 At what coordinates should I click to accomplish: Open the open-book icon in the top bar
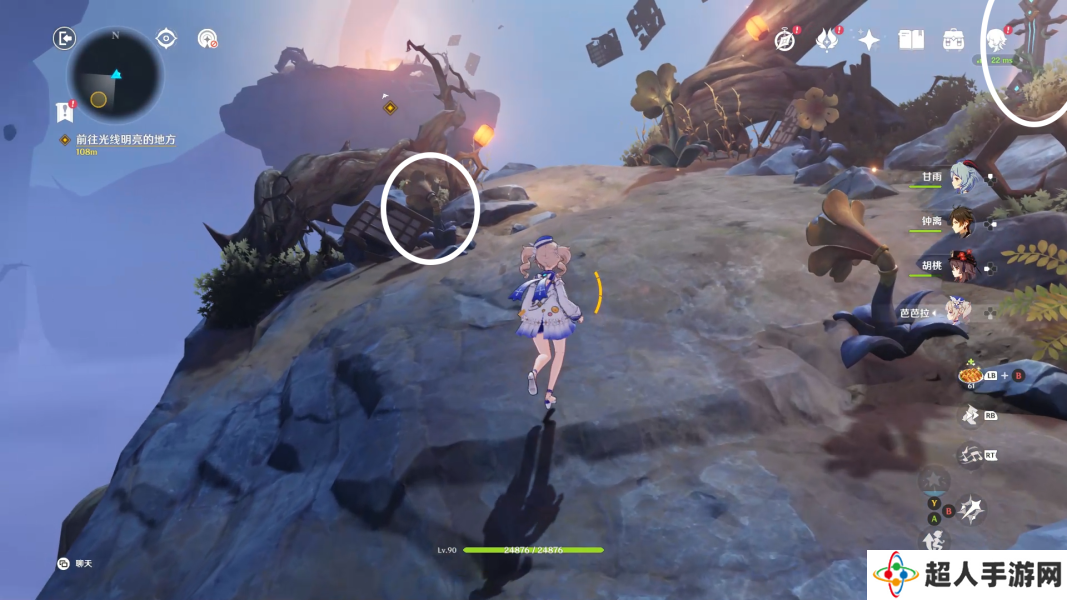click(x=911, y=40)
